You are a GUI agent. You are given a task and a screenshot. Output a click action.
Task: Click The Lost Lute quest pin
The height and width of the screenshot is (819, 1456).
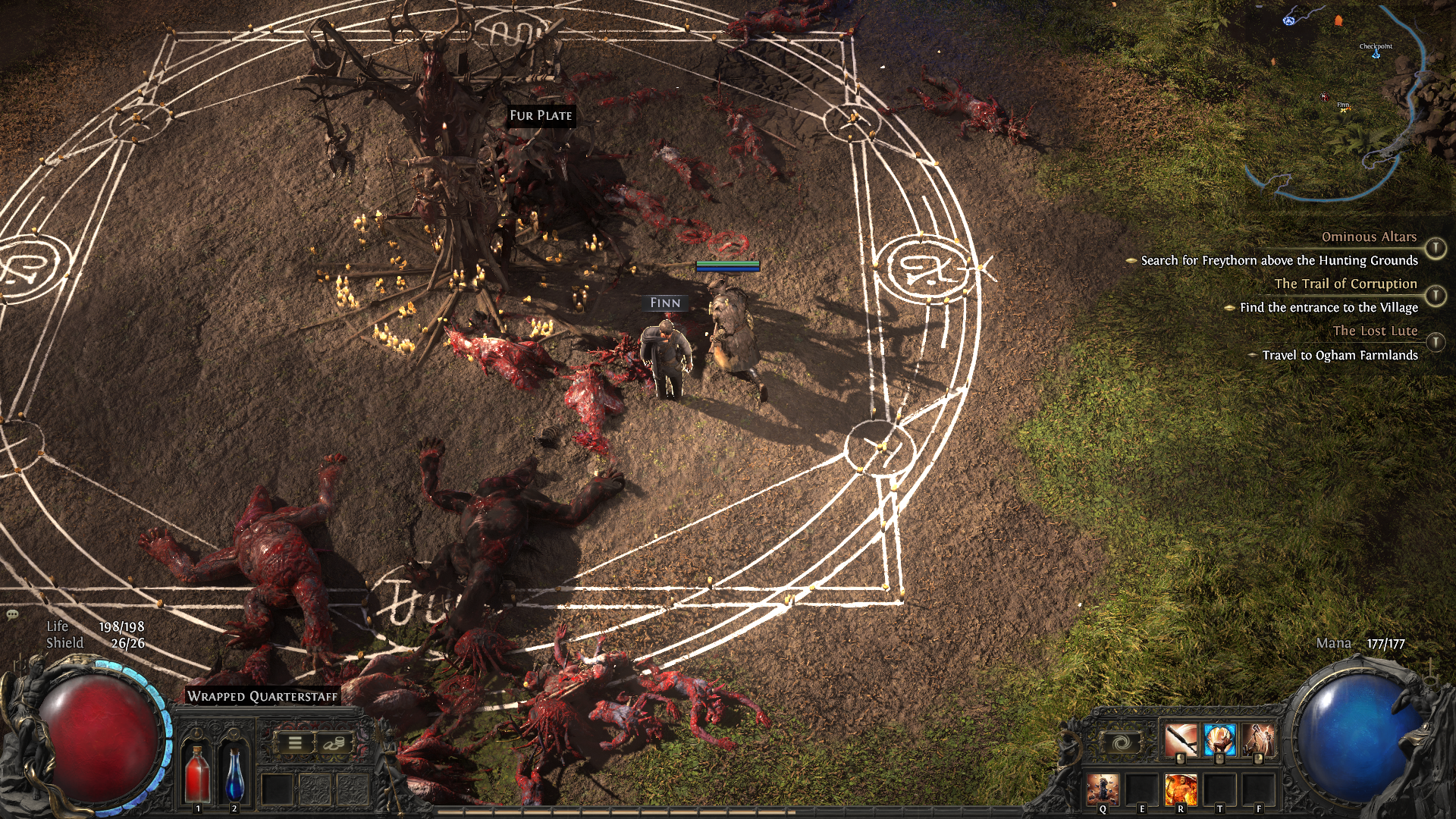pyautogui.click(x=1435, y=342)
